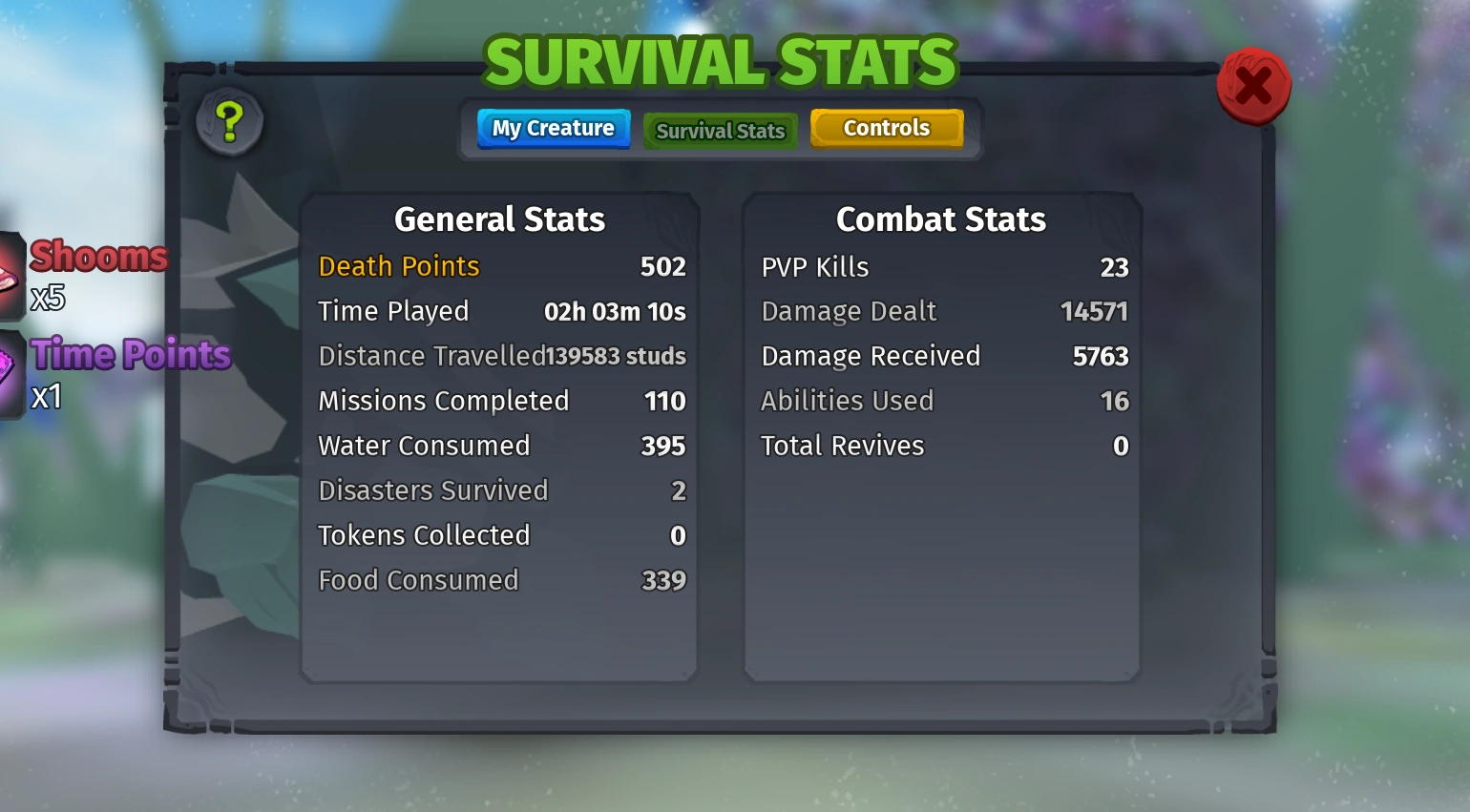Open the Controls tab

[886, 128]
